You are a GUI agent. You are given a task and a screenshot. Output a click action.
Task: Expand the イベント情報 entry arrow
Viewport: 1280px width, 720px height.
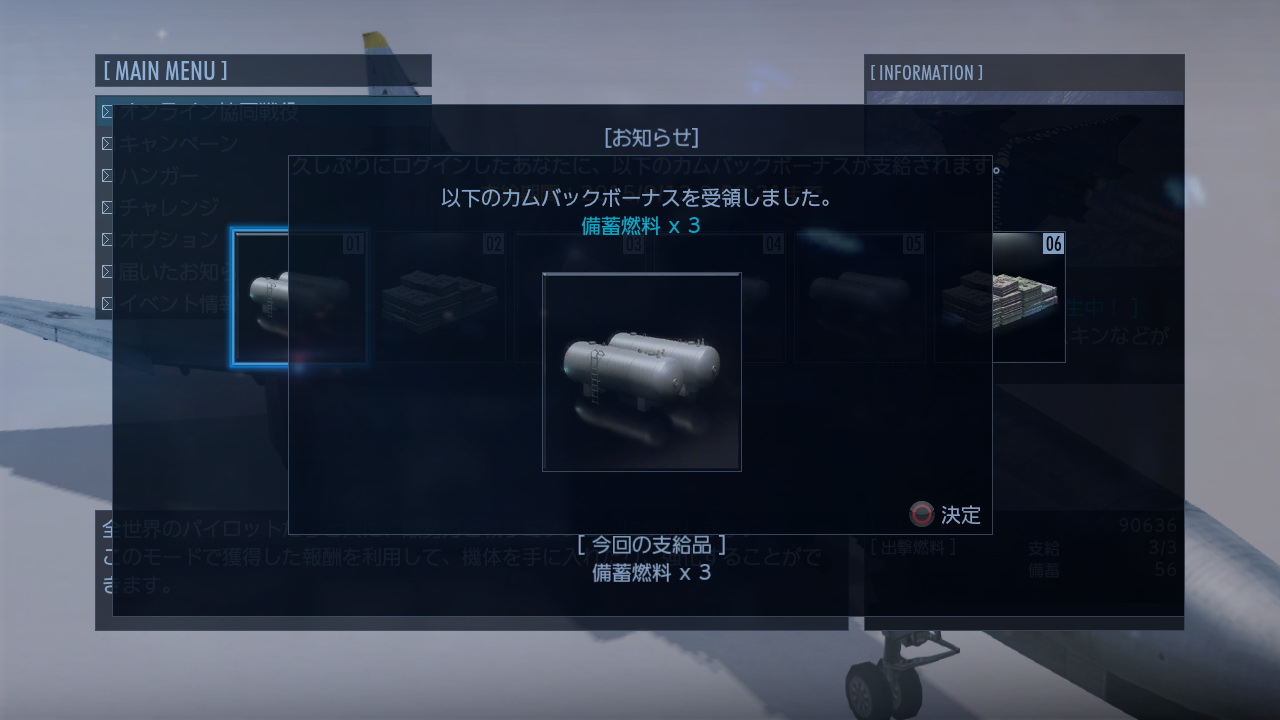coord(108,303)
